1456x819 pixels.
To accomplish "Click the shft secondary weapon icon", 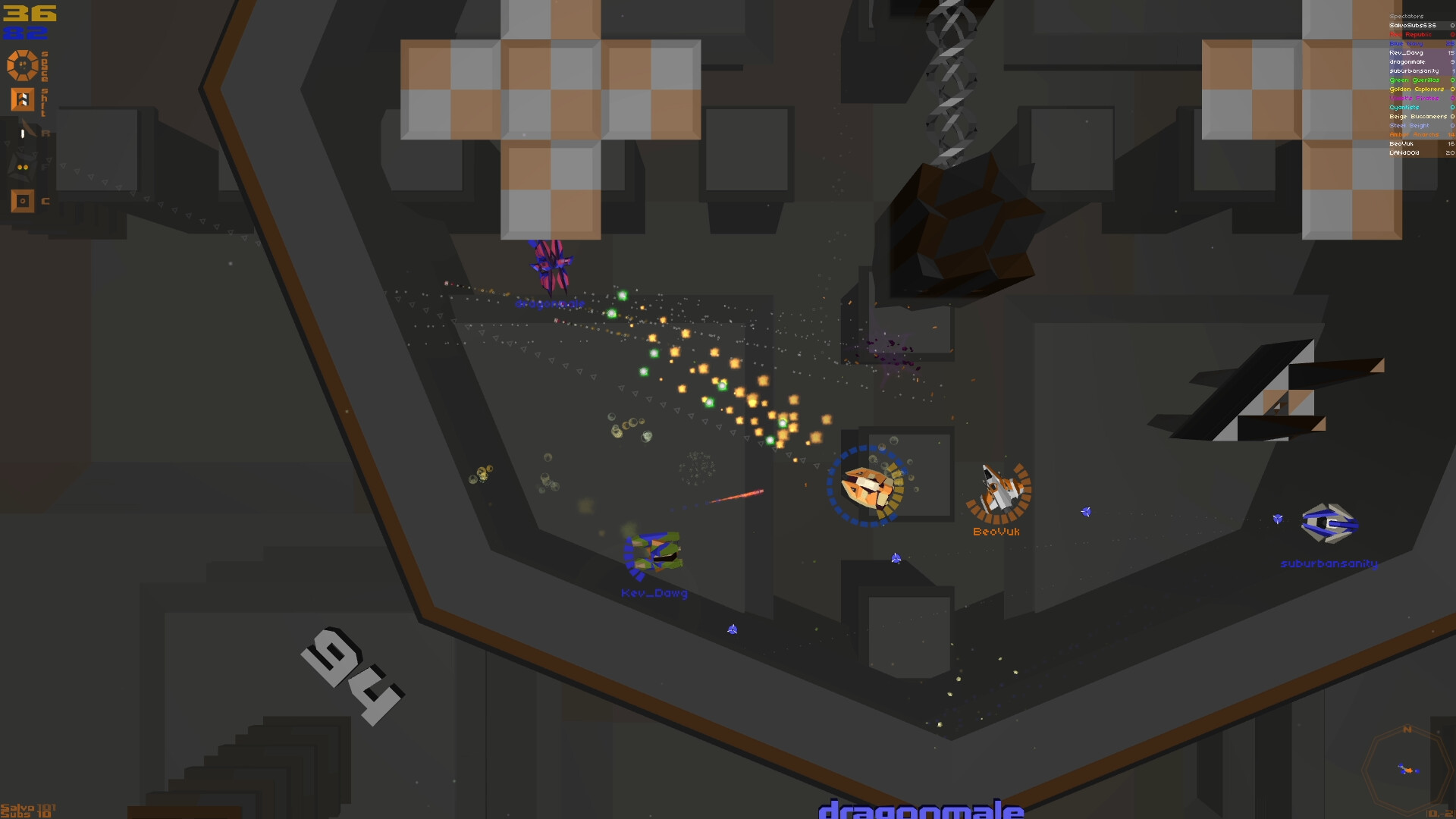I will (22, 99).
